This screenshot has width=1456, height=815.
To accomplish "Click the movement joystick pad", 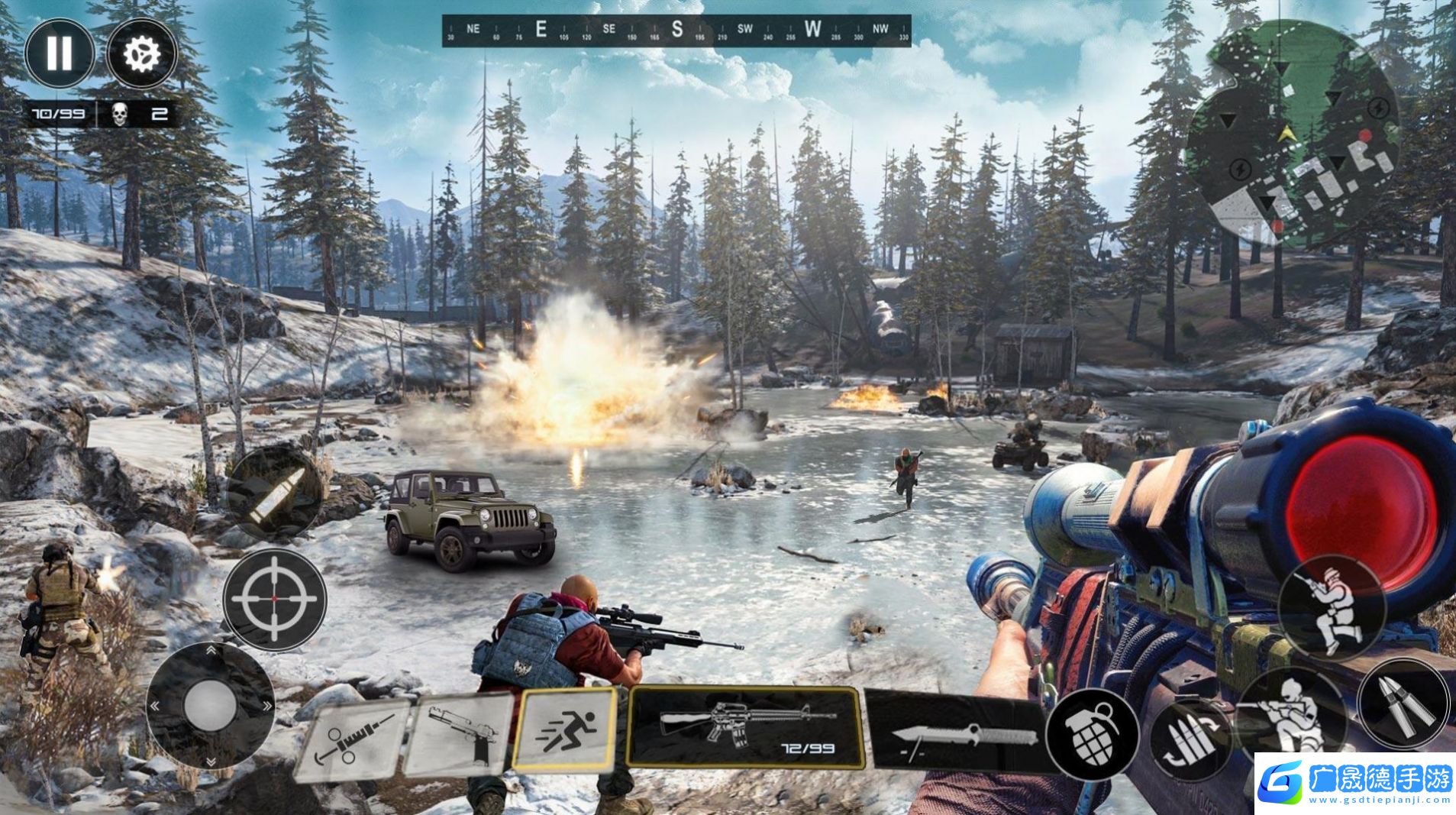I will point(210,705).
